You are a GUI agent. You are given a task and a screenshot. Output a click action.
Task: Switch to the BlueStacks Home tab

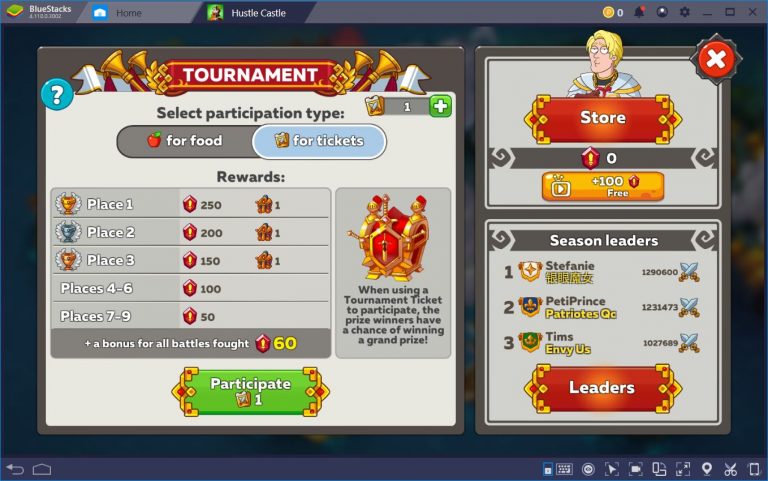pos(128,13)
